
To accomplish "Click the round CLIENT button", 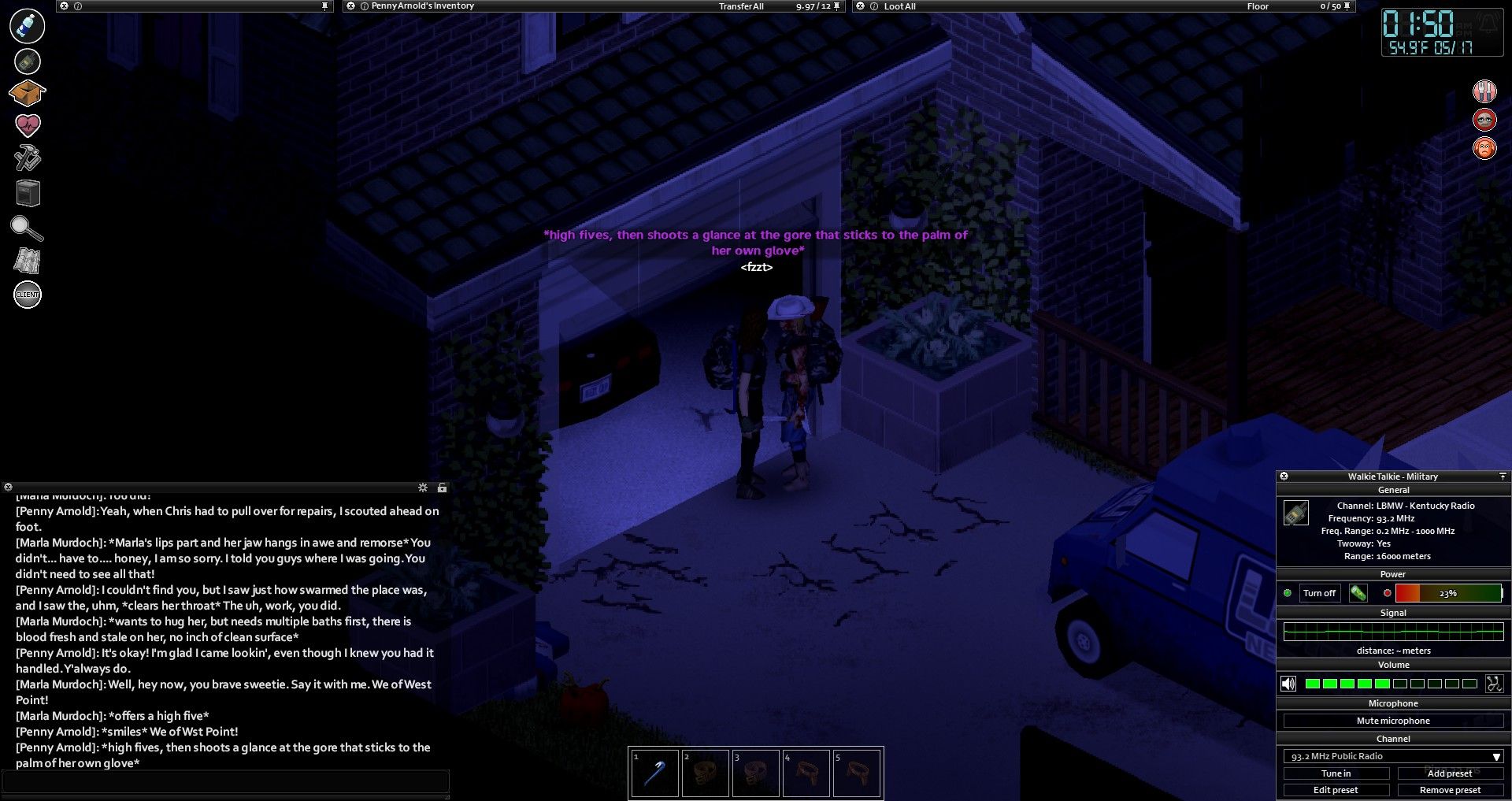I will pos(28,295).
